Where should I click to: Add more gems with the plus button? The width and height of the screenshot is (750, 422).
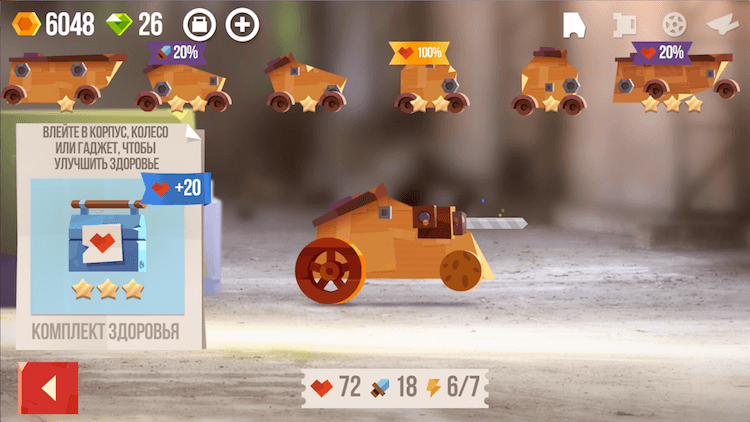click(x=242, y=24)
